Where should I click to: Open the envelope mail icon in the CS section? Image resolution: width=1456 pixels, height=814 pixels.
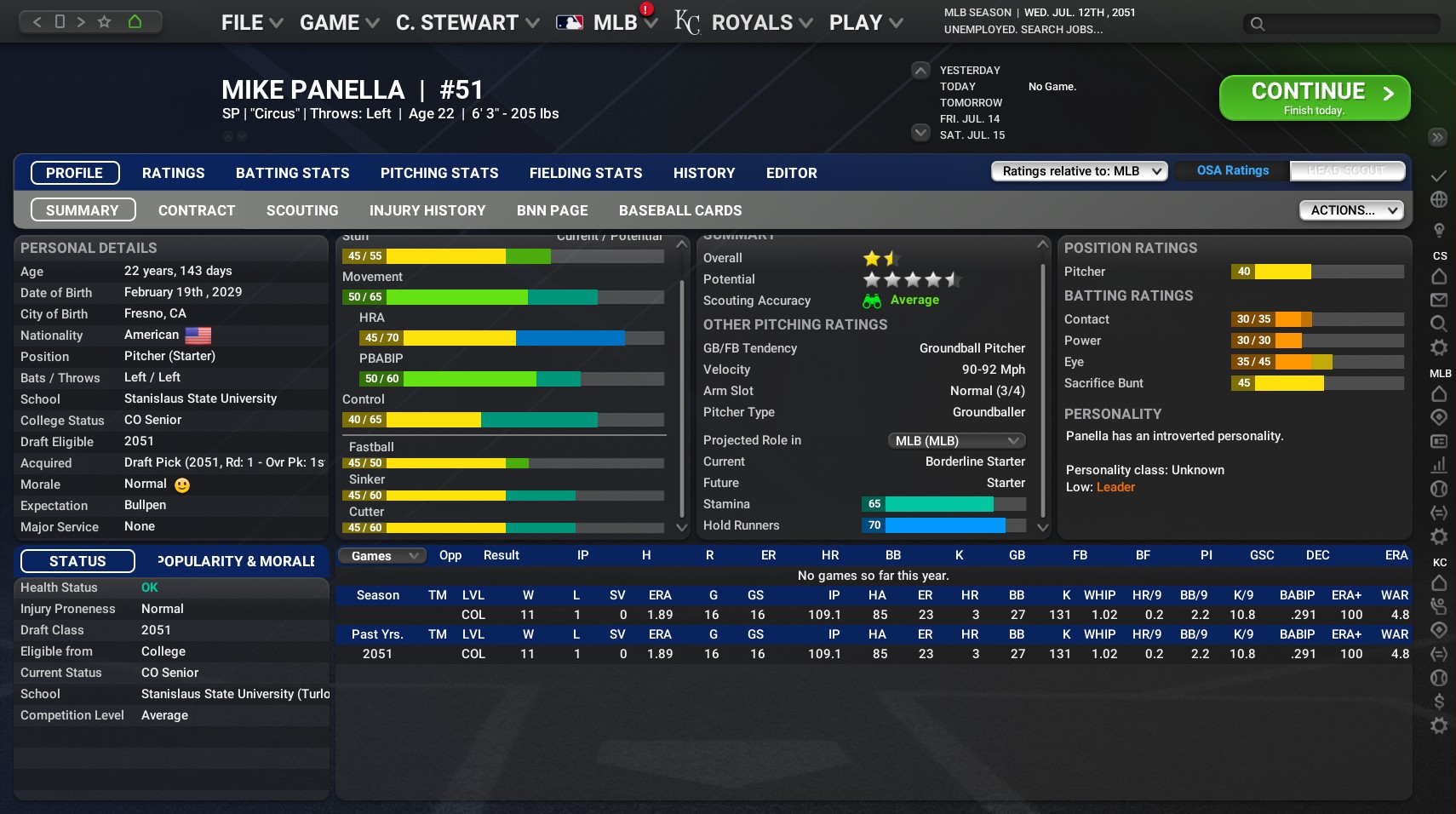pyautogui.click(x=1439, y=300)
